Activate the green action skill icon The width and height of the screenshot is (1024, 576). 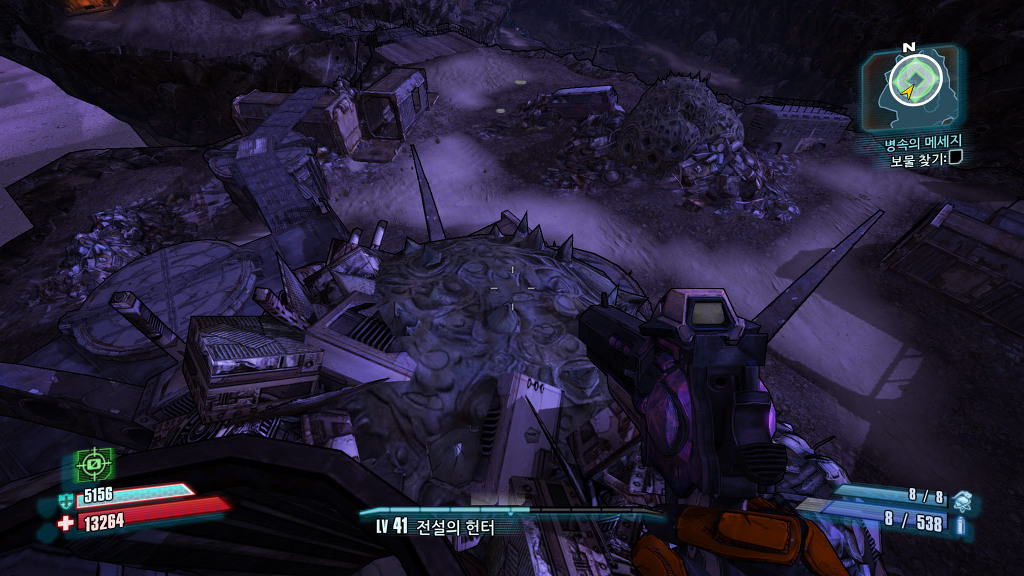94,464
